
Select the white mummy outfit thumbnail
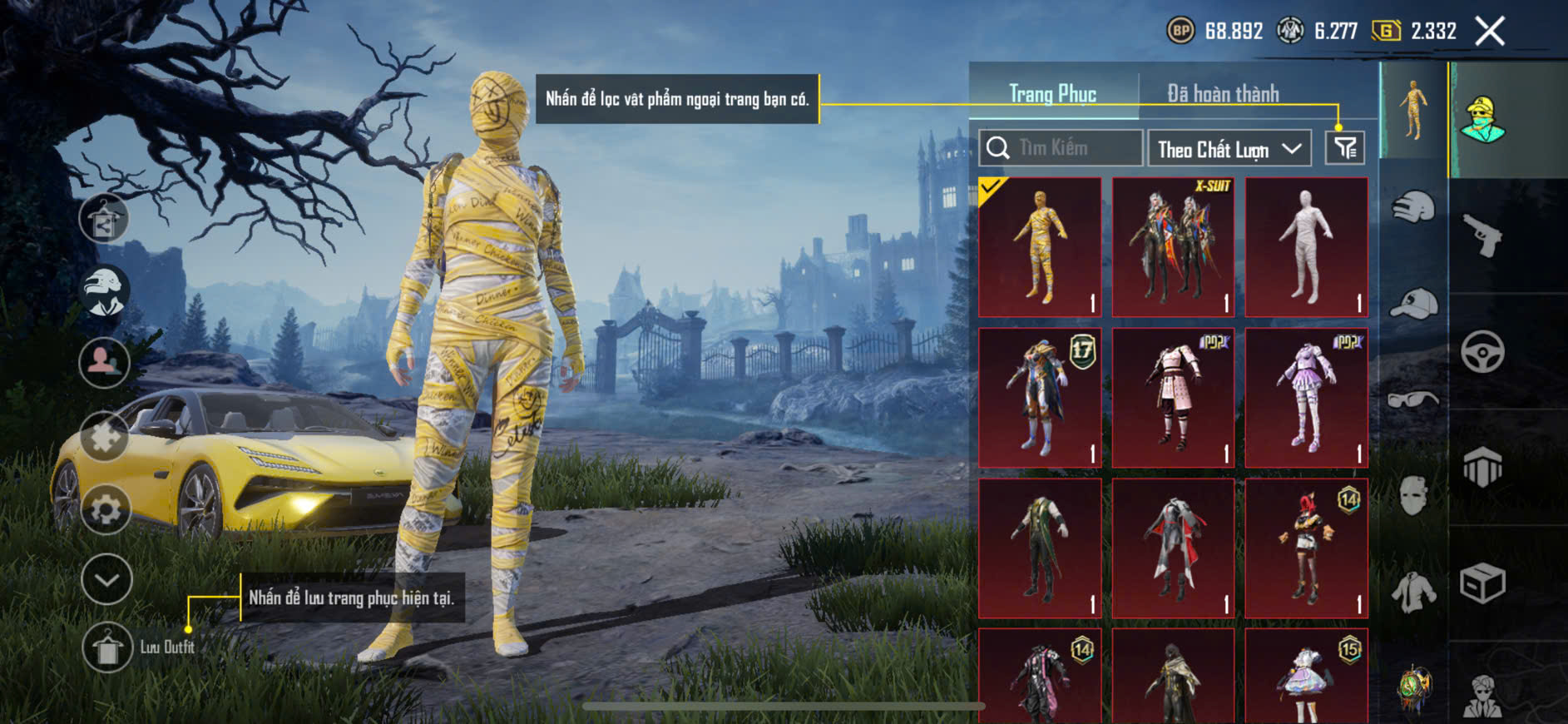coord(1306,247)
